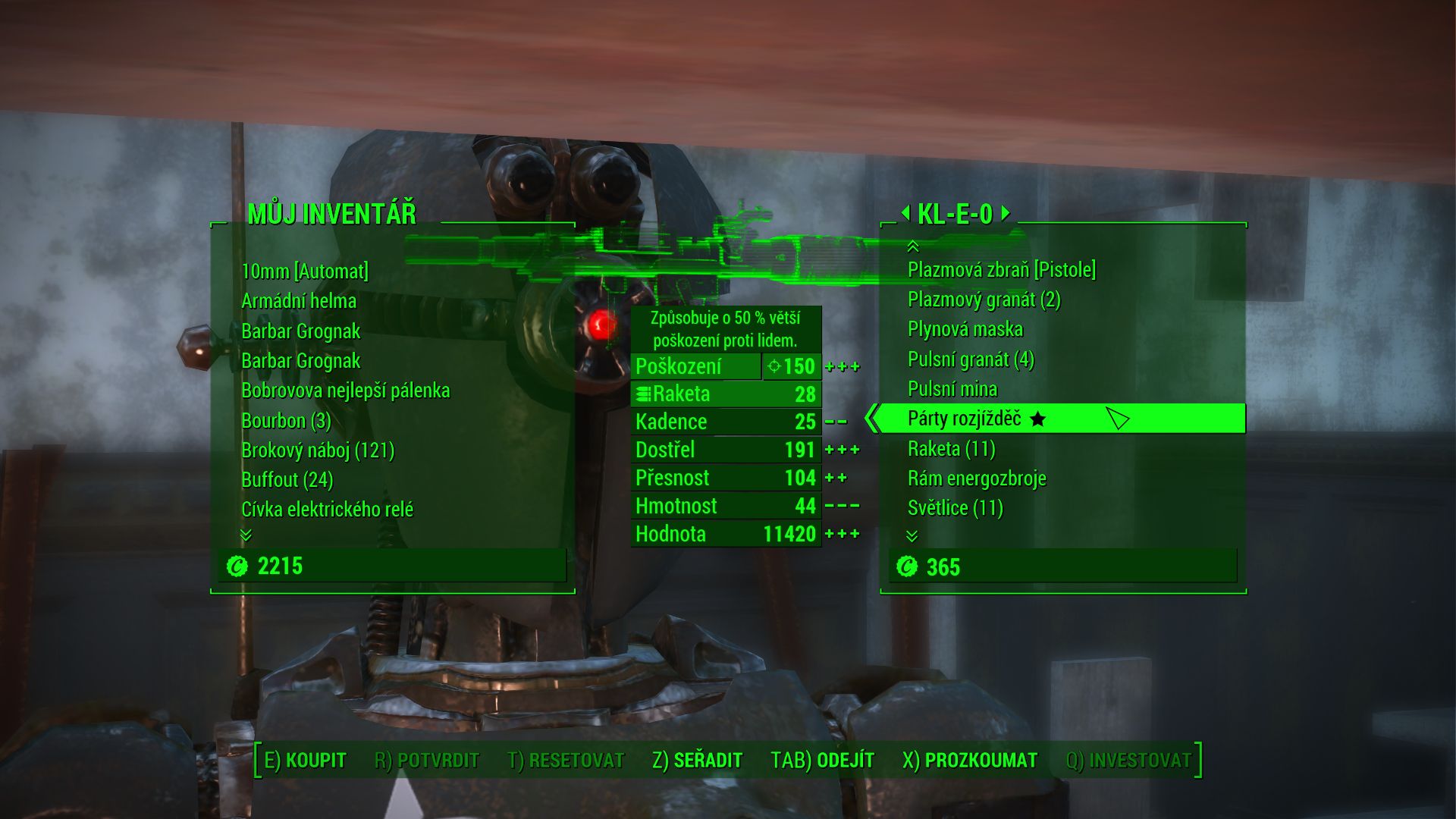The image size is (1456, 819).
Task: Choose Plazmový granát (2) from vendor
Action: (984, 300)
